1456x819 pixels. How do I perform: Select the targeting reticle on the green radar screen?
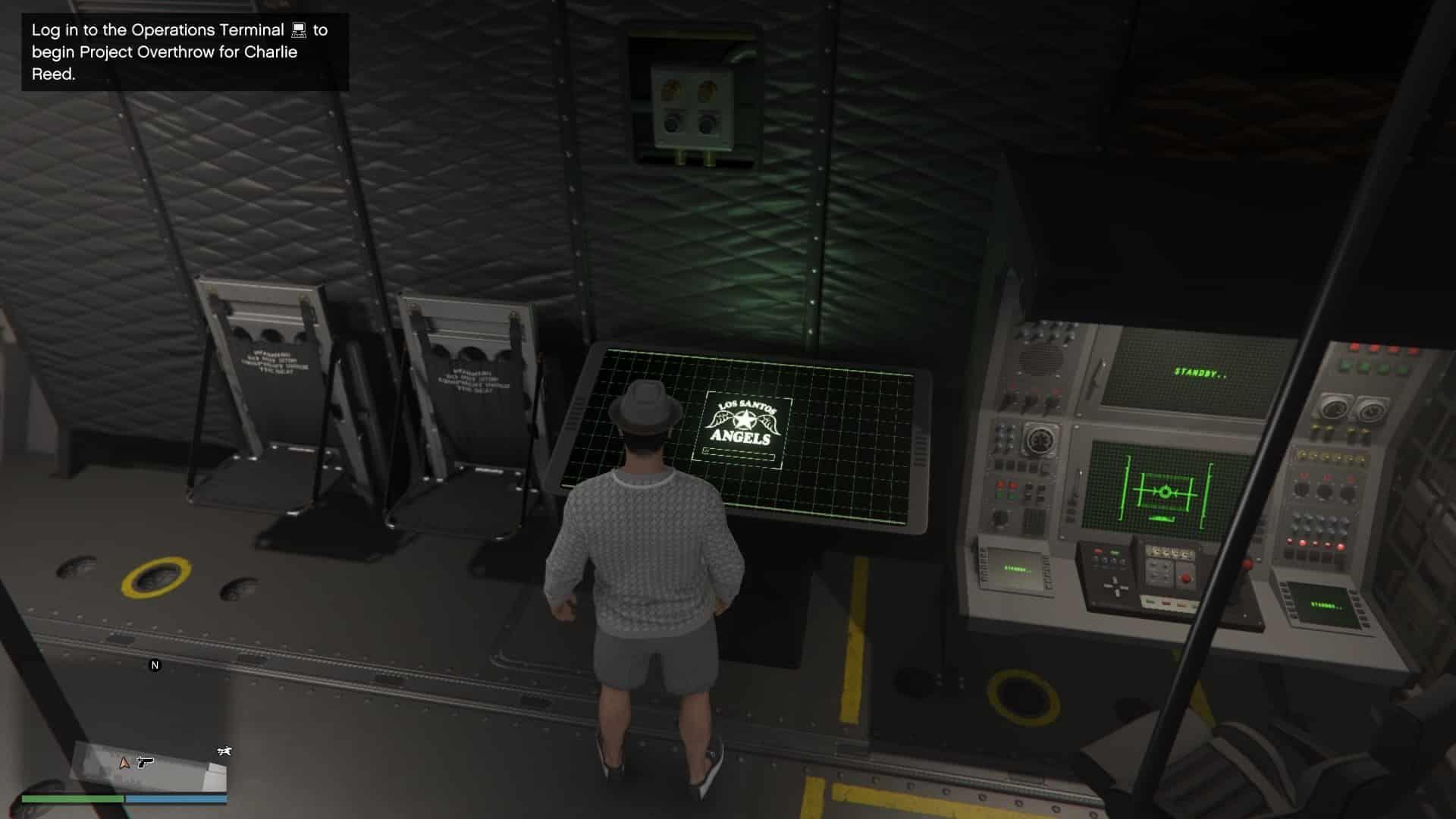pos(1165,490)
